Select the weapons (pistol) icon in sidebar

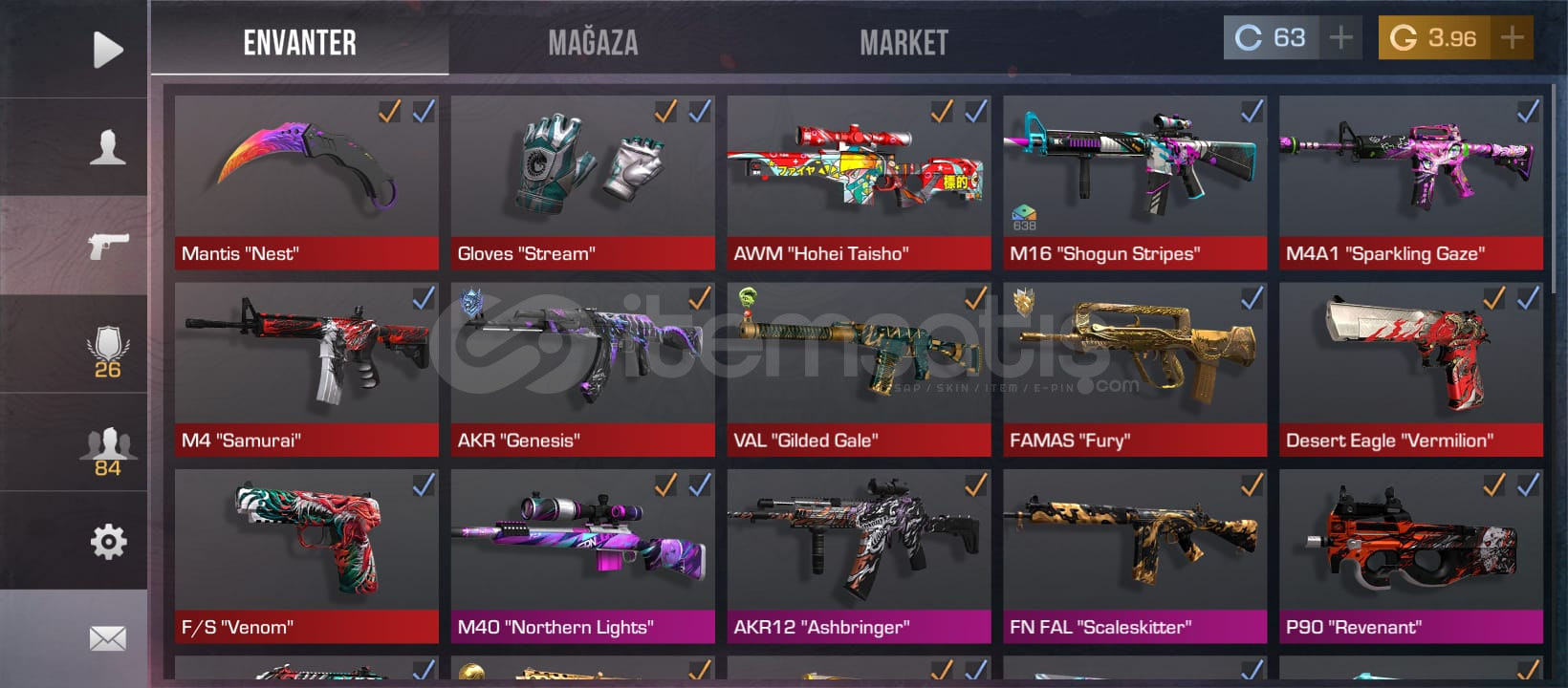108,244
